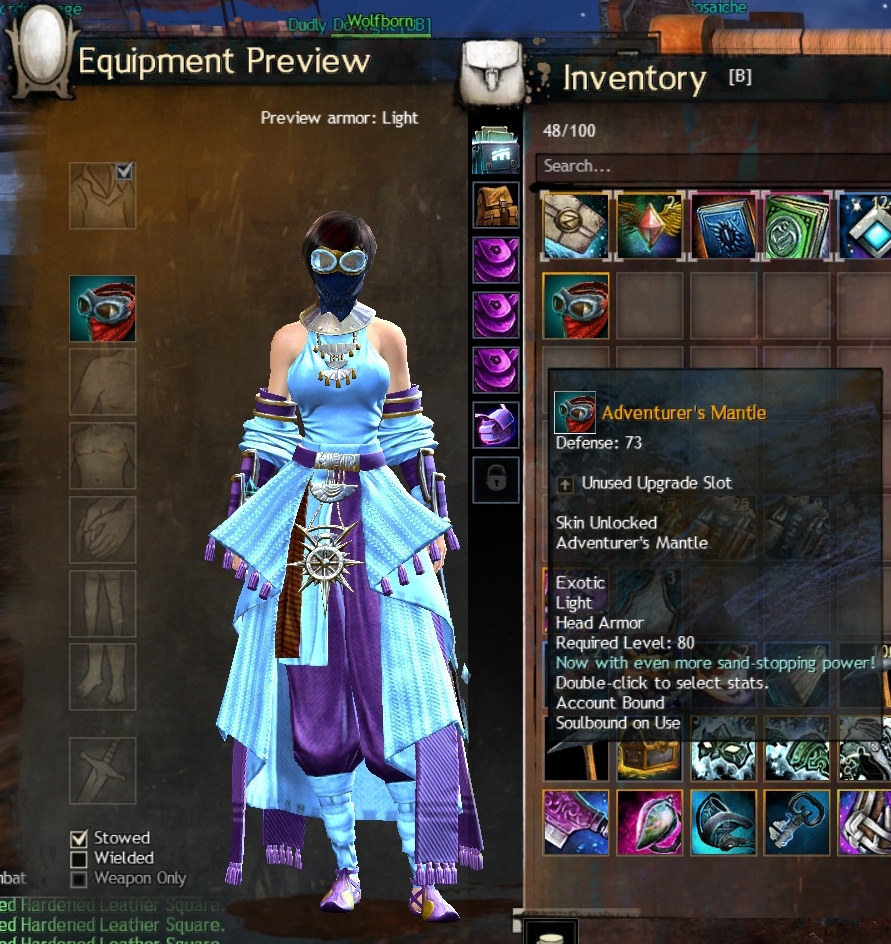The width and height of the screenshot is (891, 944).
Task: Select the Adventurer's Mantle in inventory
Action: [x=576, y=306]
